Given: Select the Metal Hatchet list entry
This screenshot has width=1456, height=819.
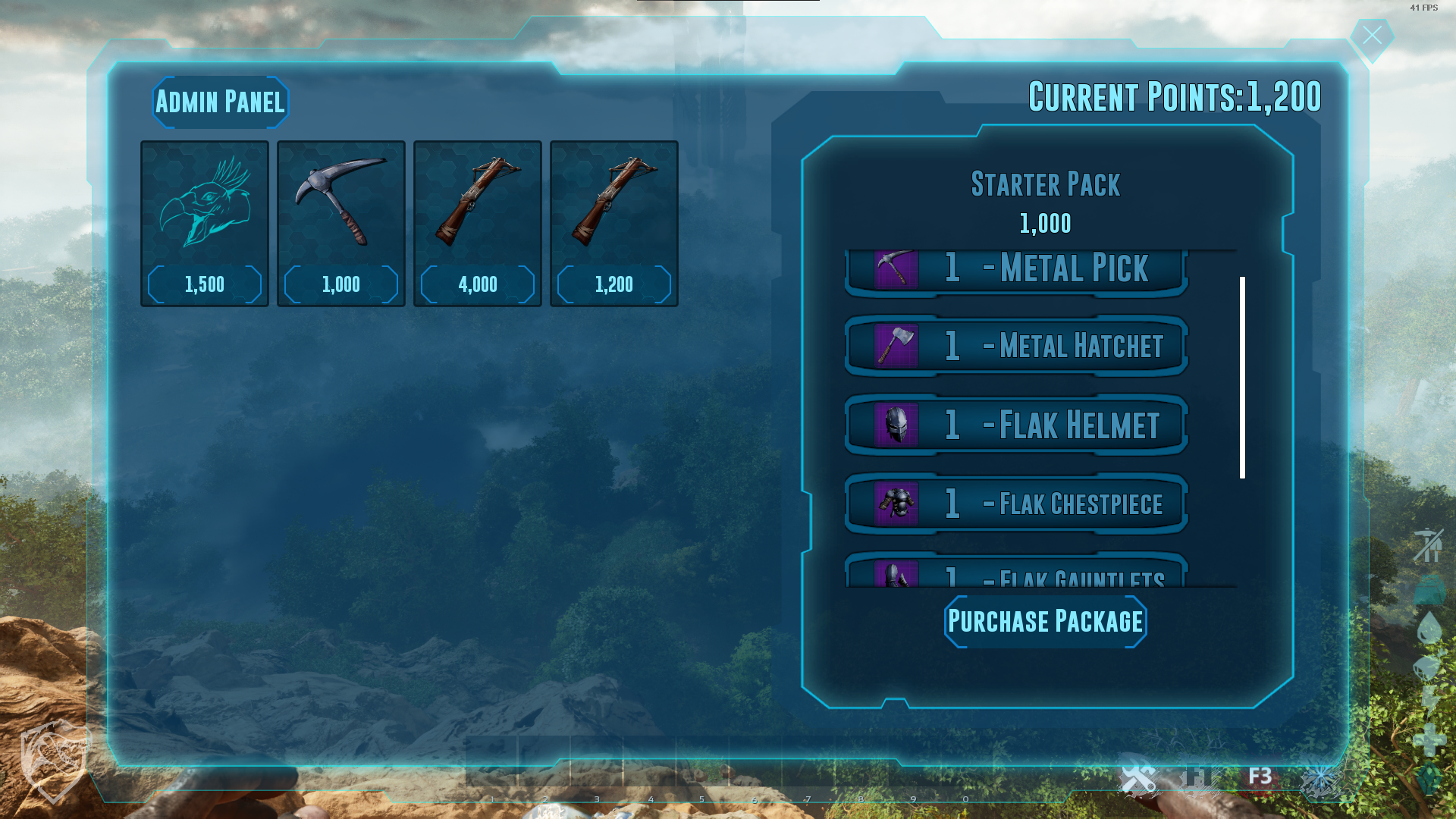Looking at the screenshot, I should pos(1016,346).
